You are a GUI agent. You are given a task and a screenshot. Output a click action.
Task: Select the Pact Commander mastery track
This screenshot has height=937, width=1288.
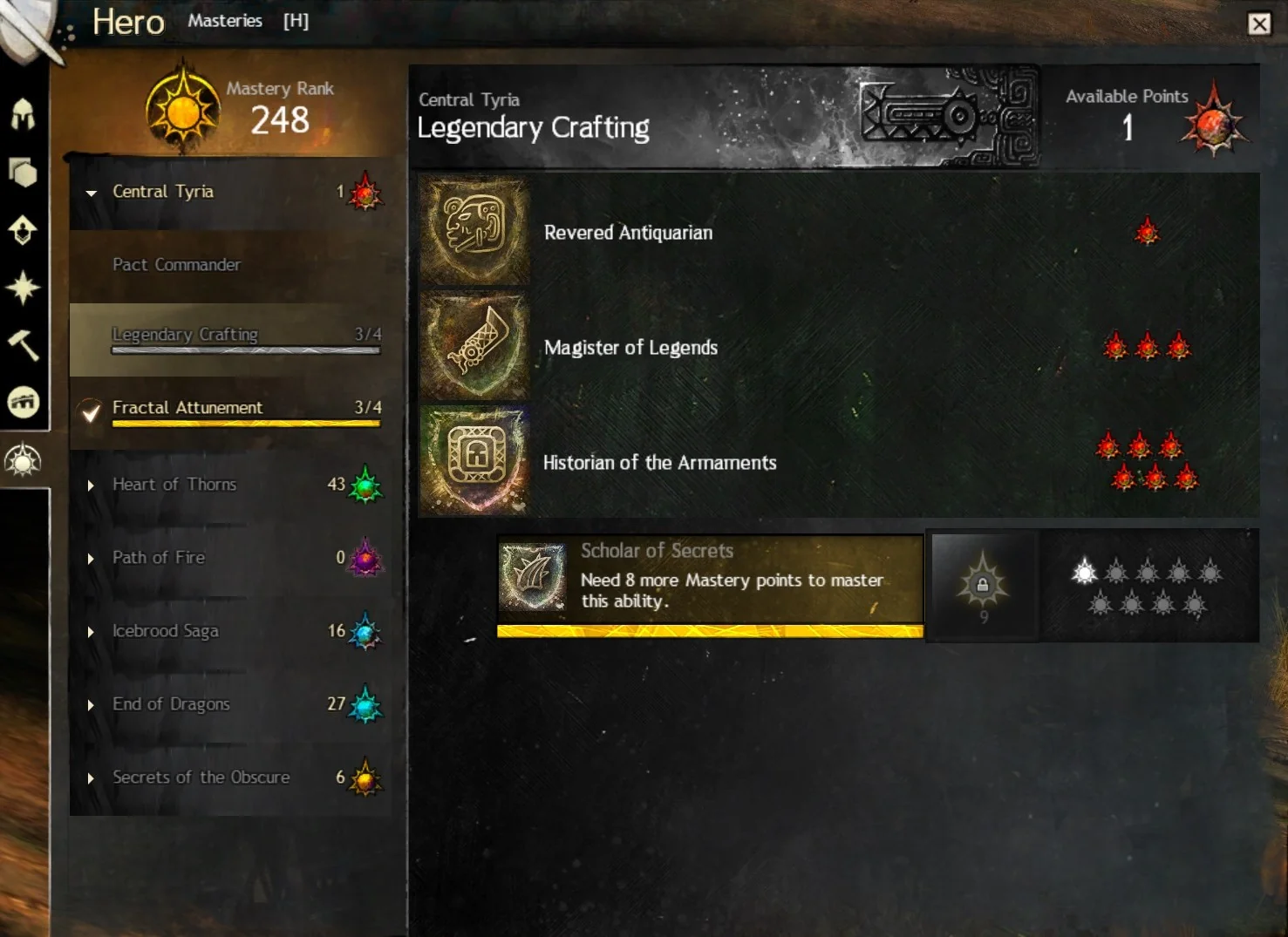[176, 265]
